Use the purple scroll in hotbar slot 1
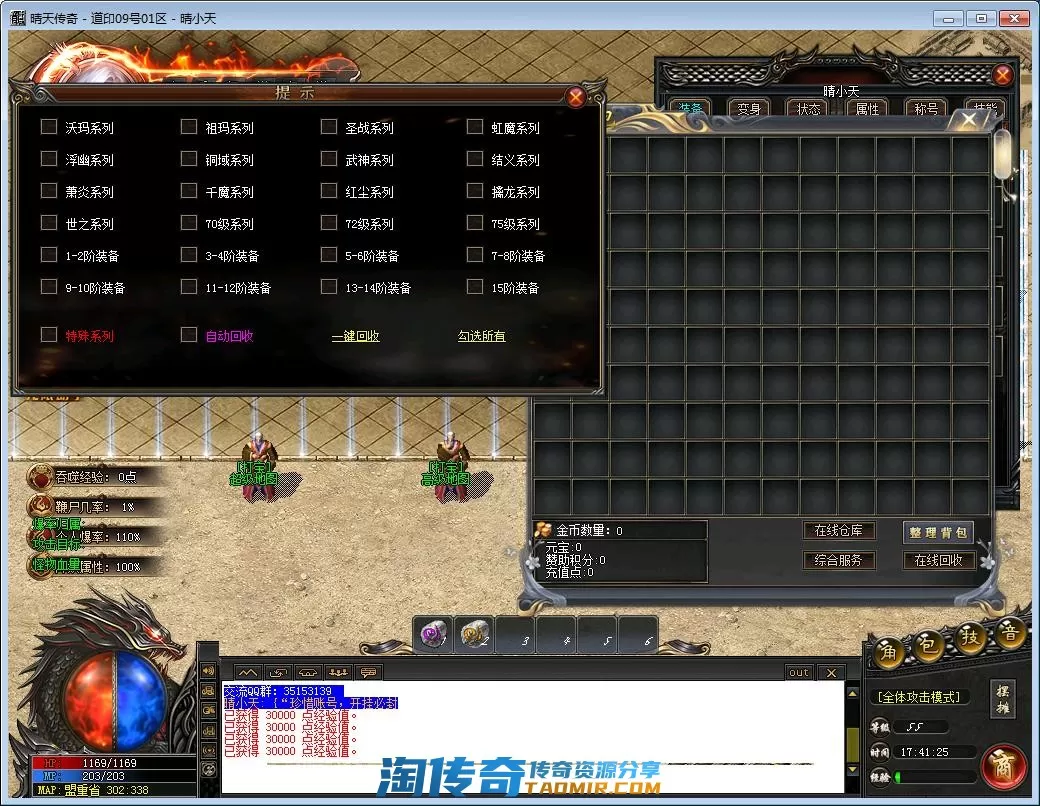The image size is (1040, 806). [434, 634]
